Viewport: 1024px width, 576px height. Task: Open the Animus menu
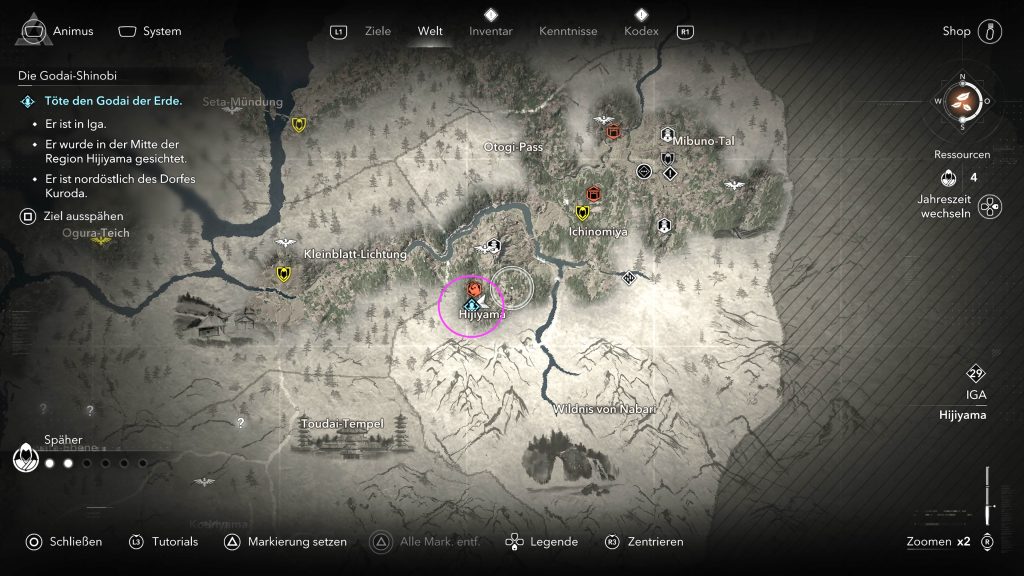pyautogui.click(x=57, y=31)
